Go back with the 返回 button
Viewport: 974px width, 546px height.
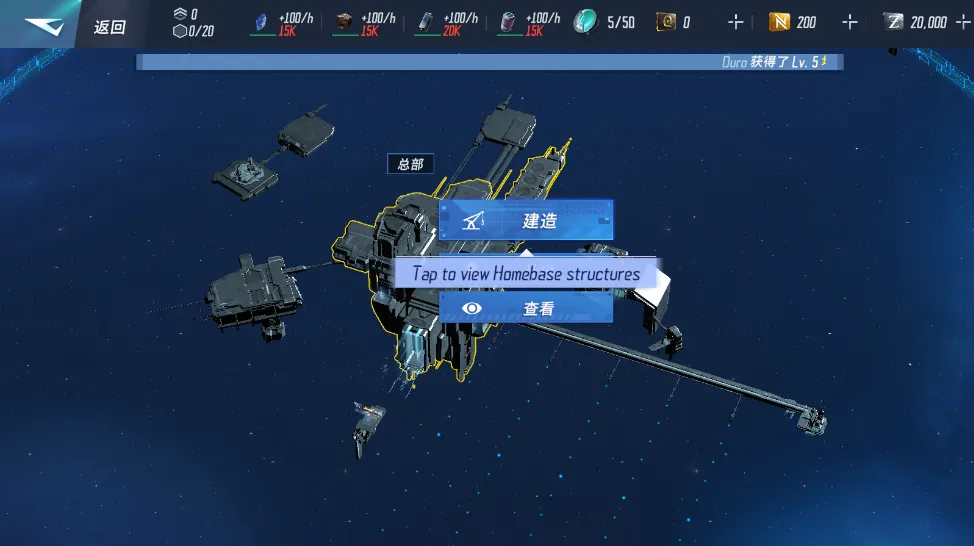pos(109,26)
